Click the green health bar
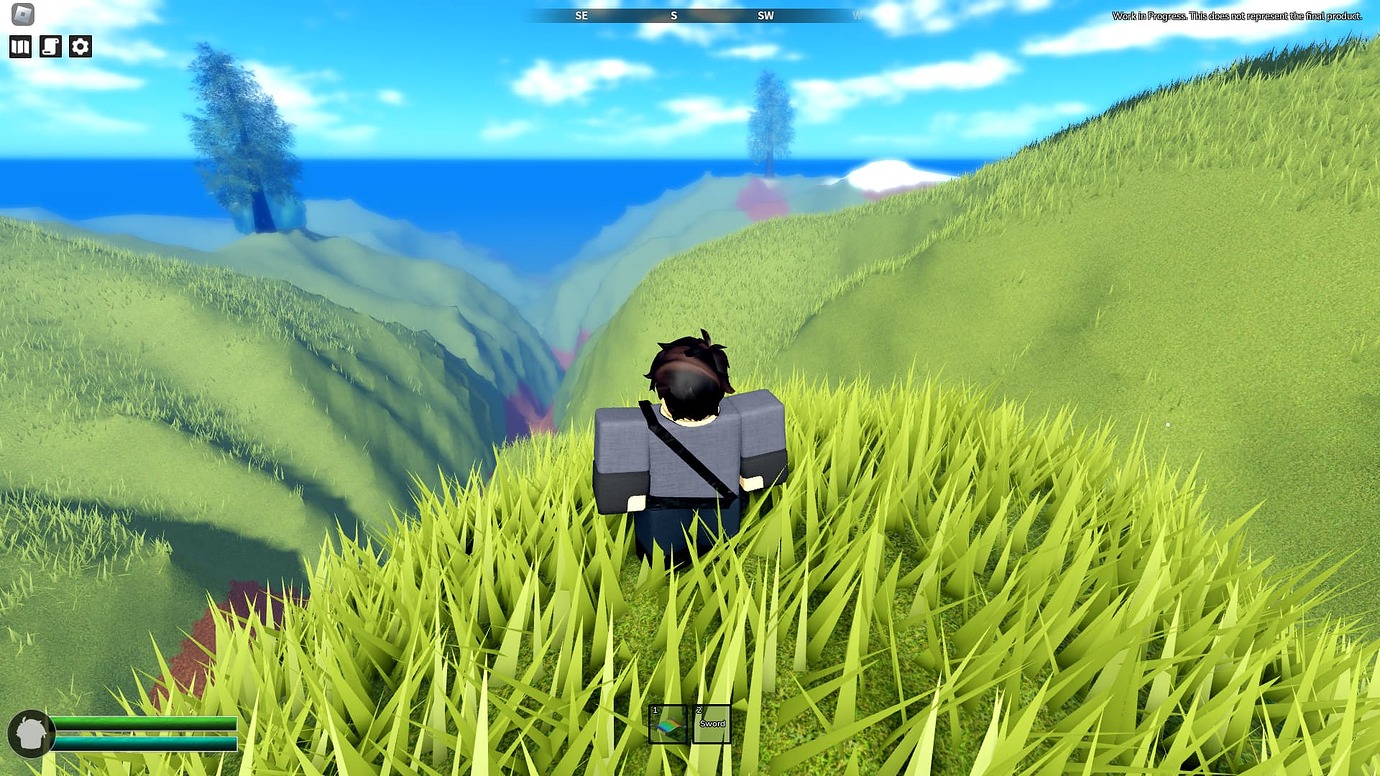 point(145,724)
